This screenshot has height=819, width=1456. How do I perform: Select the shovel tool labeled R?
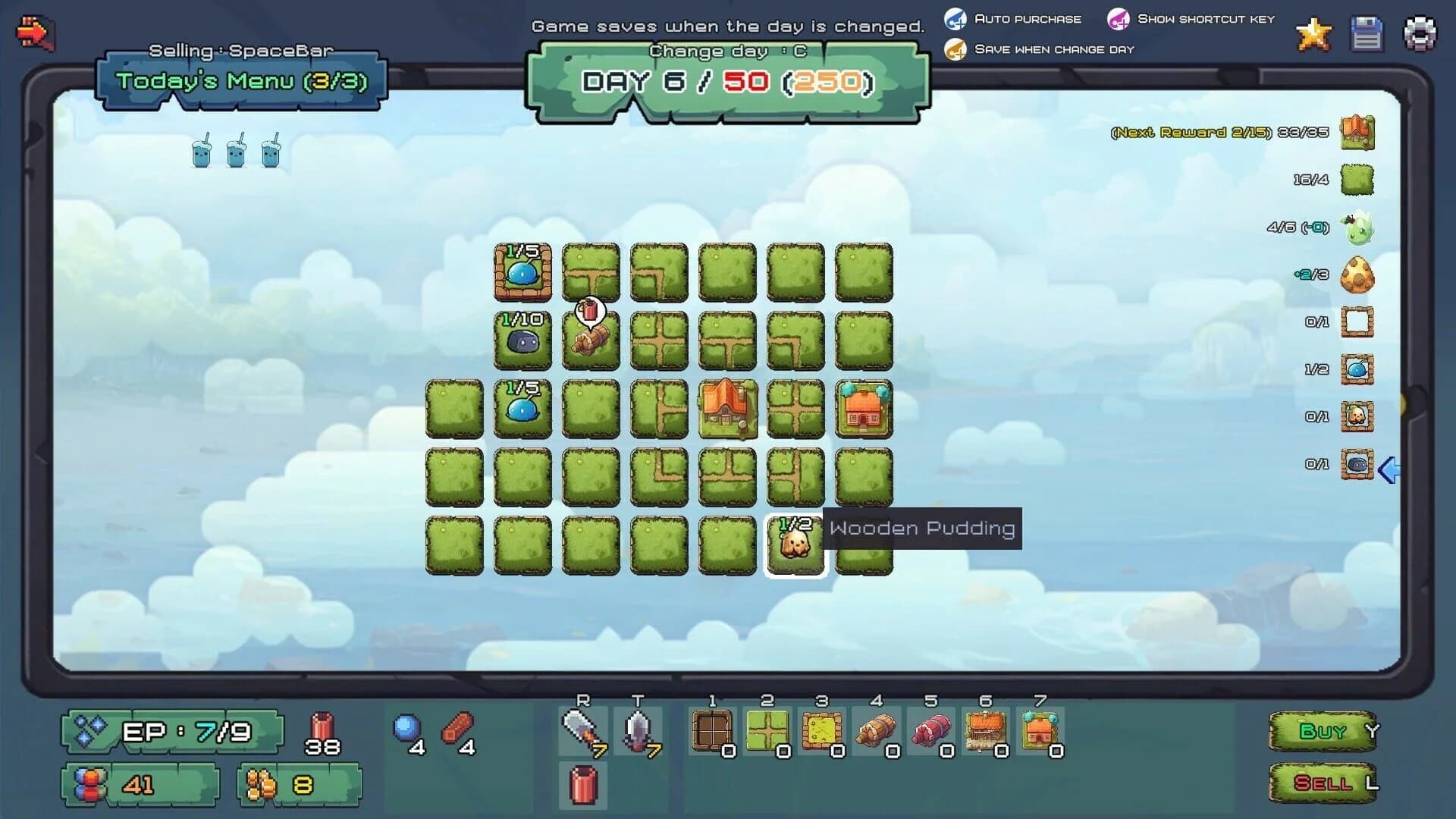[582, 730]
